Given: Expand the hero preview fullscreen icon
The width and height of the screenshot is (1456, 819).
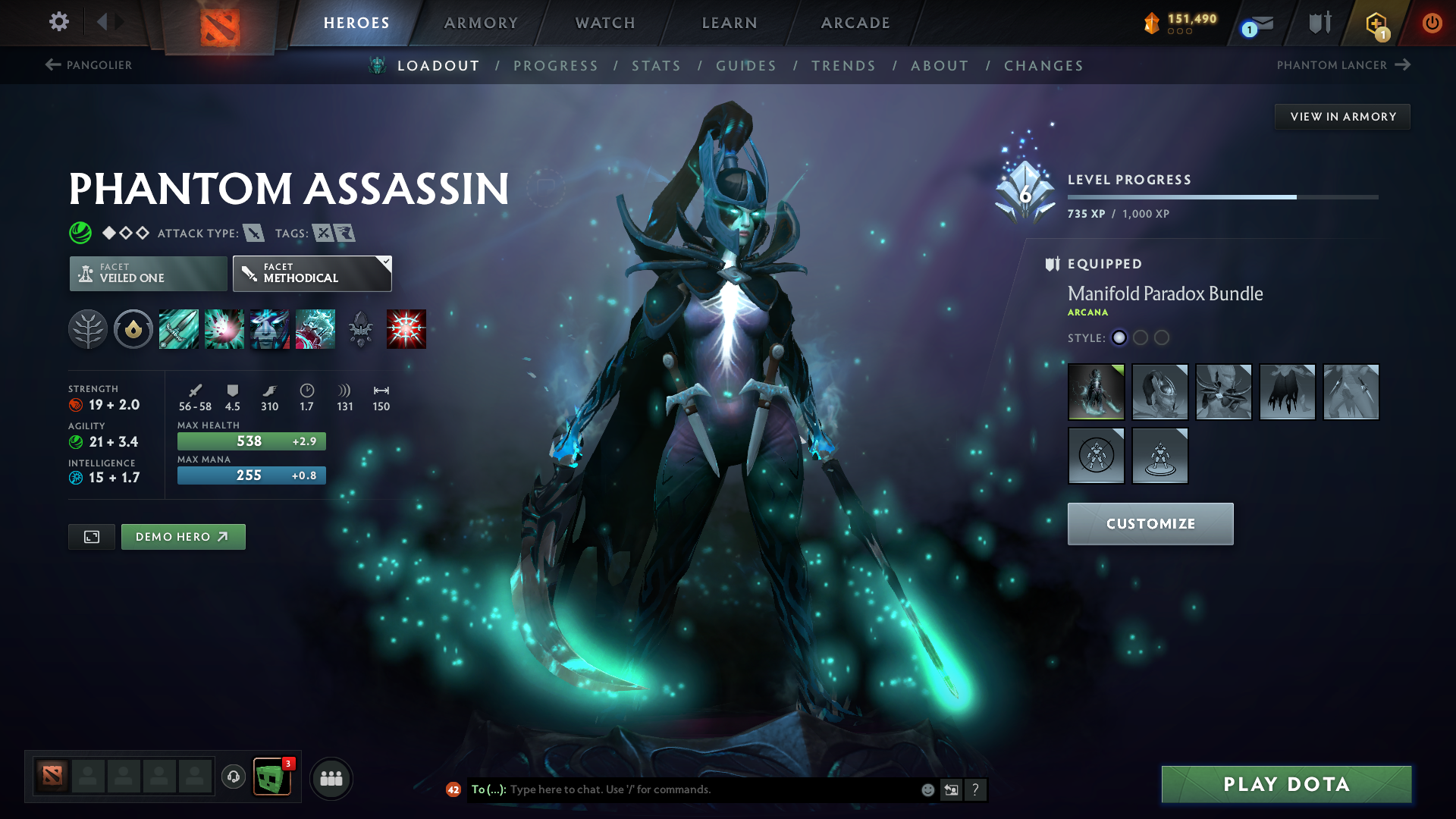Looking at the screenshot, I should tap(91, 536).
